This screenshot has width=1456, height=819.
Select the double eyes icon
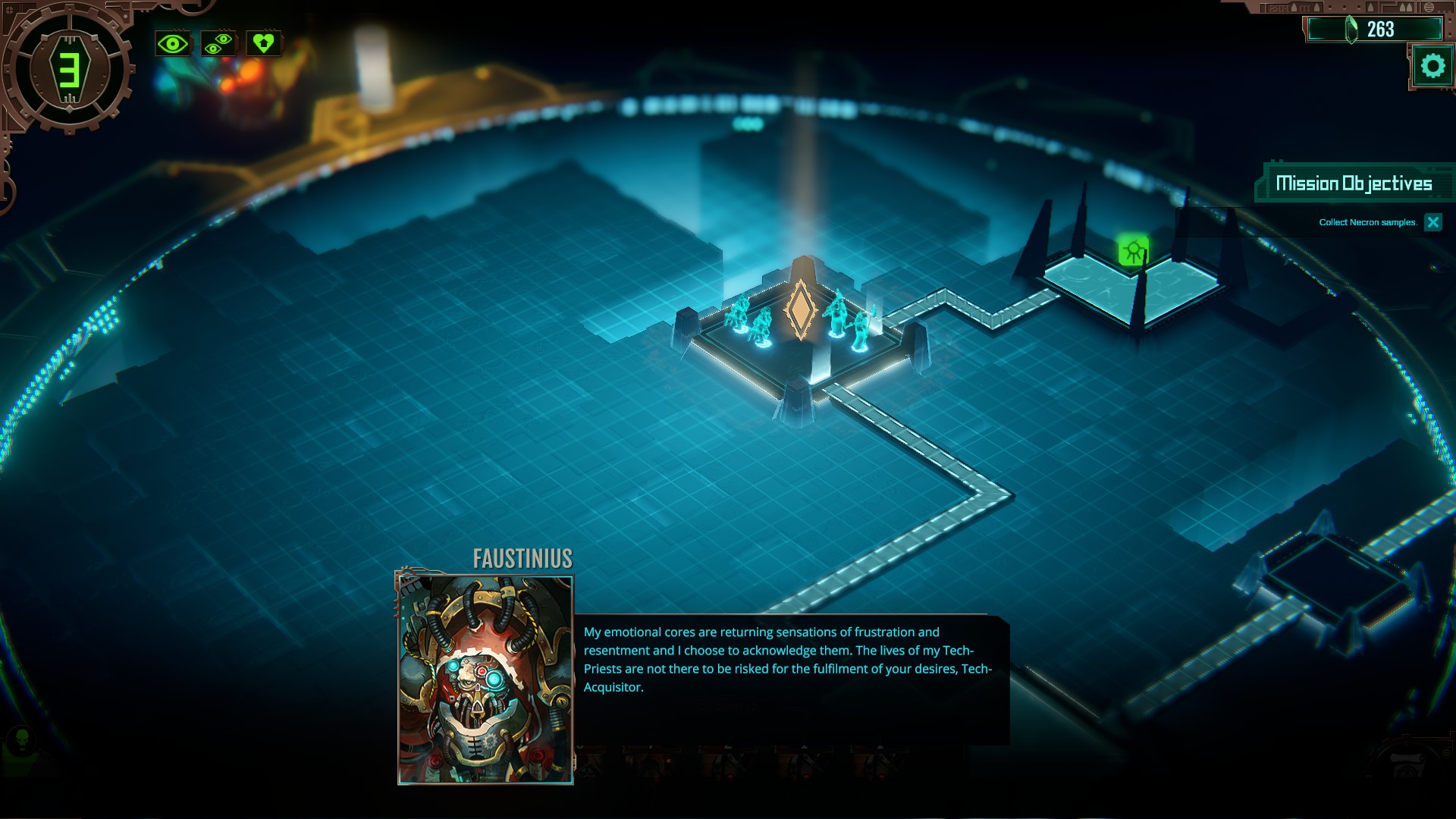click(x=218, y=44)
